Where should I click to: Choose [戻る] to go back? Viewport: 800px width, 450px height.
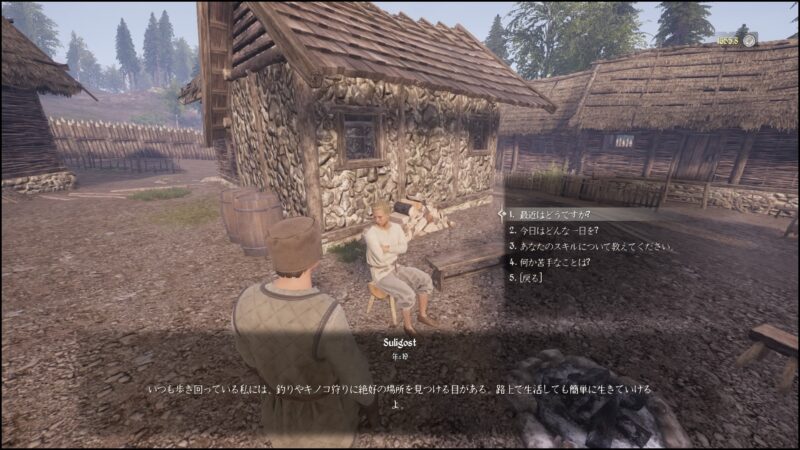pos(528,278)
